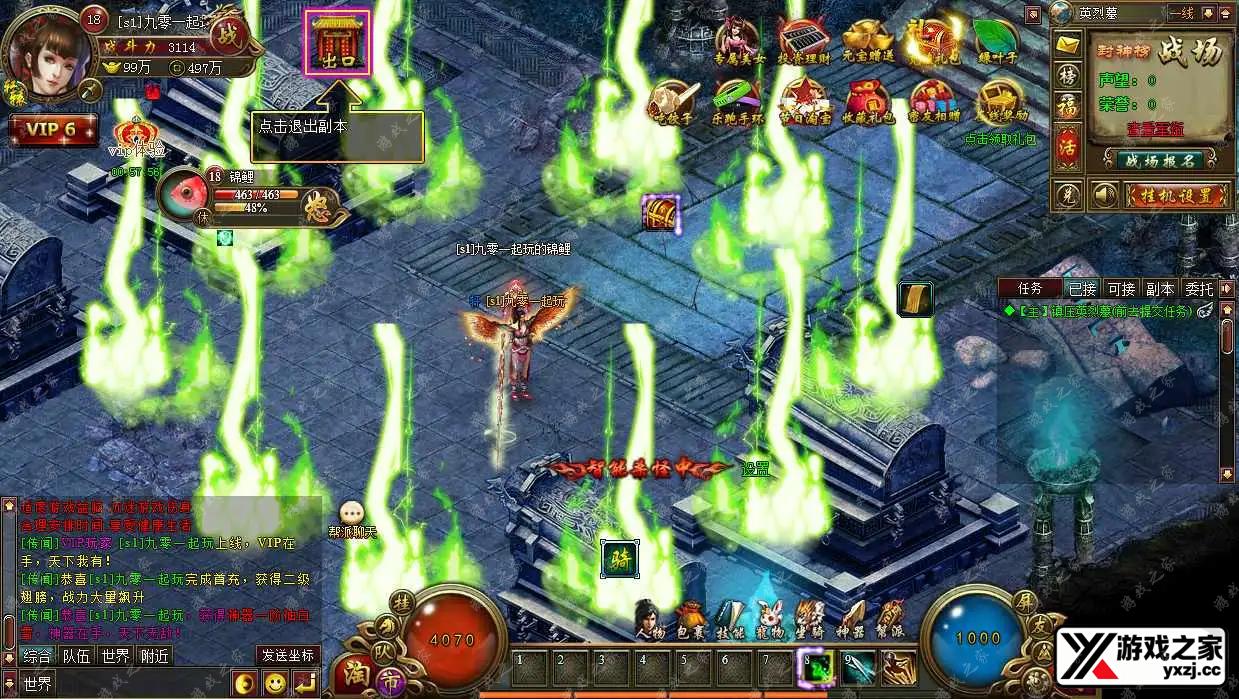Switch chat to the 队伍 team tab
Image resolution: width=1239 pixels, height=699 pixels.
click(x=76, y=656)
